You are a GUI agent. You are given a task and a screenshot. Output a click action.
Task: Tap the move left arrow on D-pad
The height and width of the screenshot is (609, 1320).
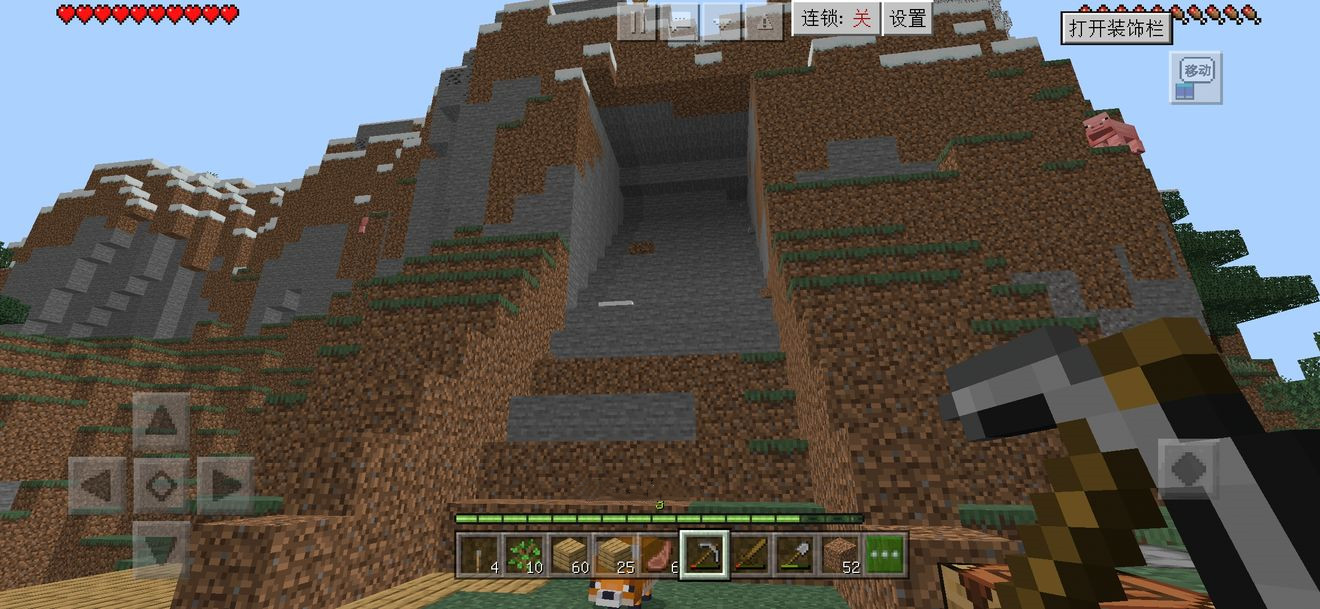[97, 486]
